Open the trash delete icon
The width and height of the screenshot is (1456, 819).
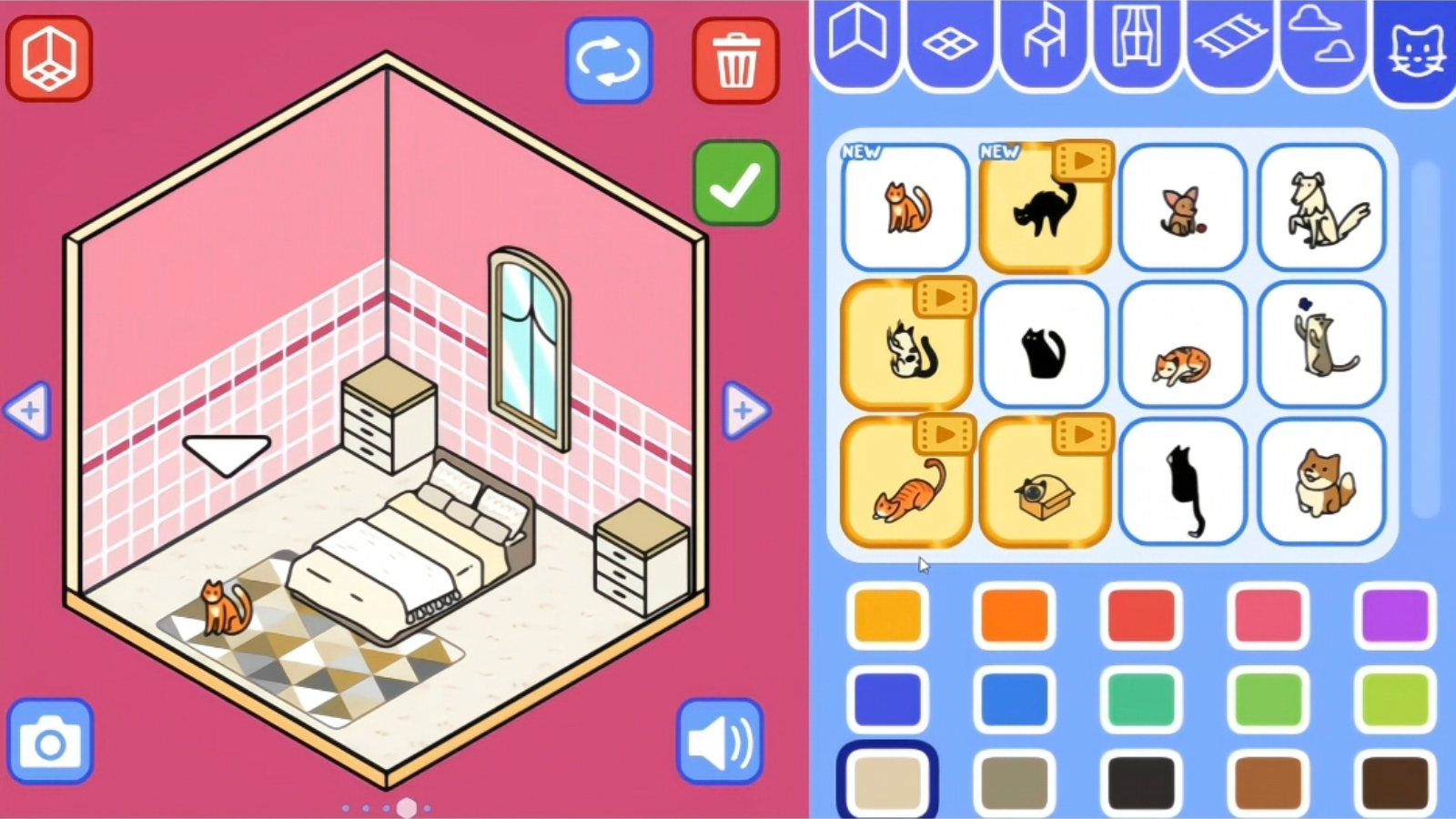click(x=734, y=58)
